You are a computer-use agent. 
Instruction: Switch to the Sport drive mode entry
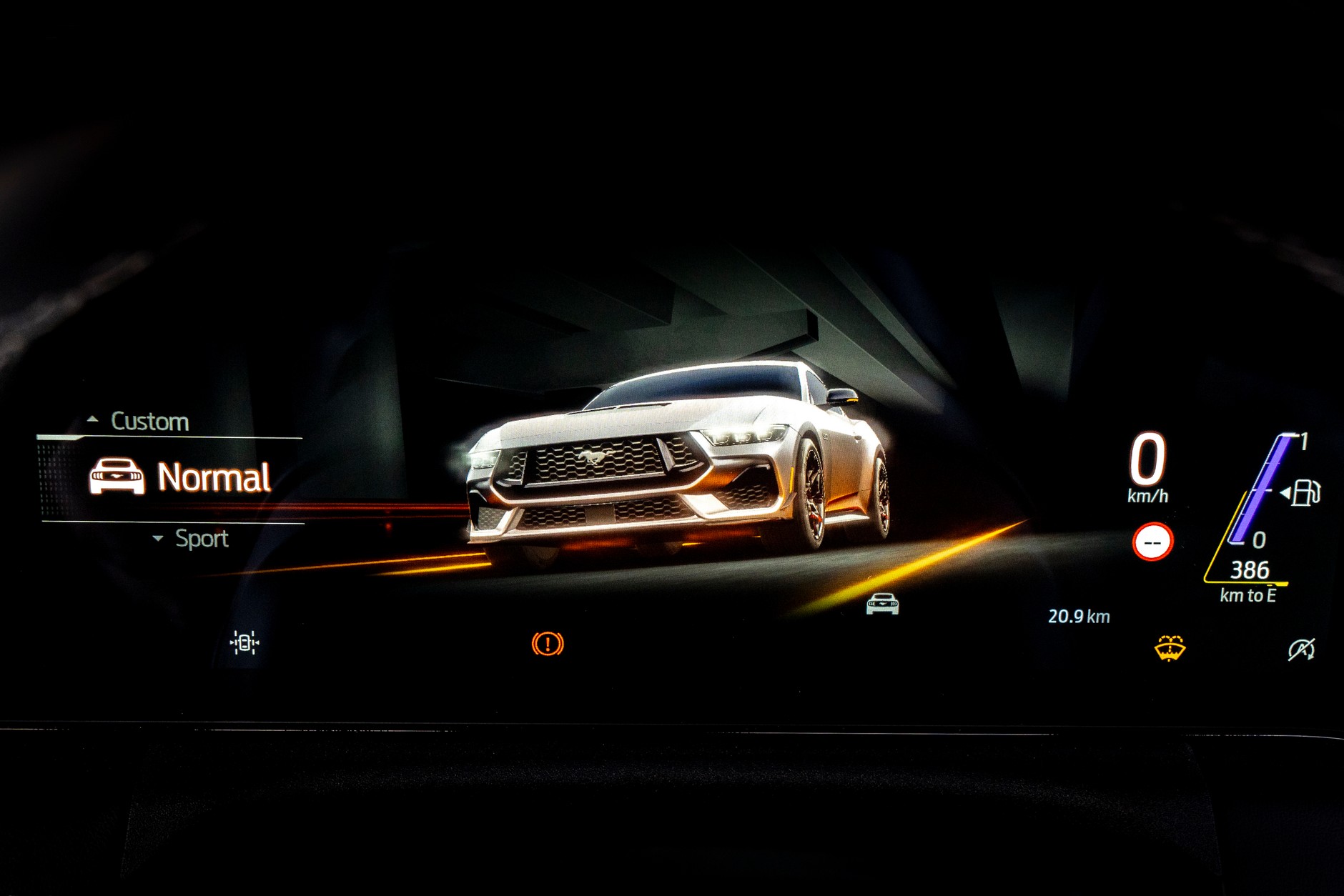[201, 539]
